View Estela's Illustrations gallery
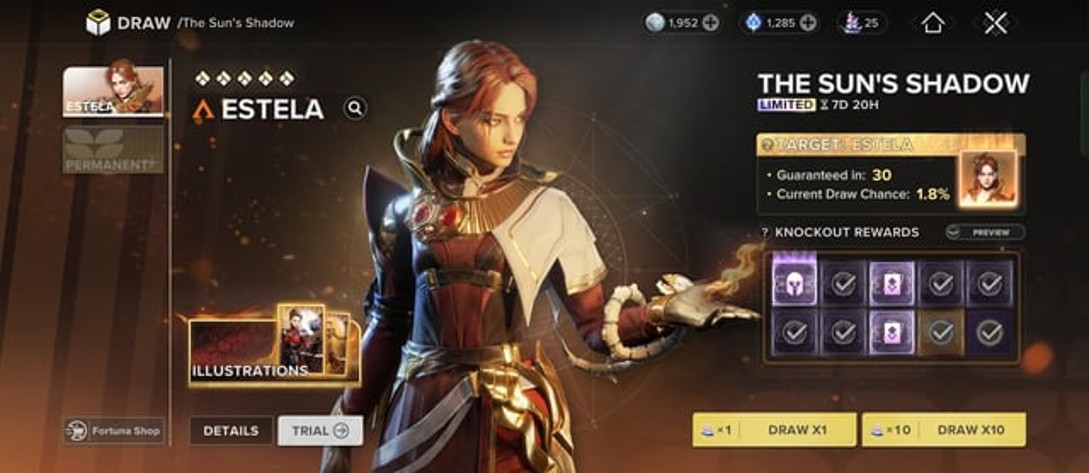 273,347
